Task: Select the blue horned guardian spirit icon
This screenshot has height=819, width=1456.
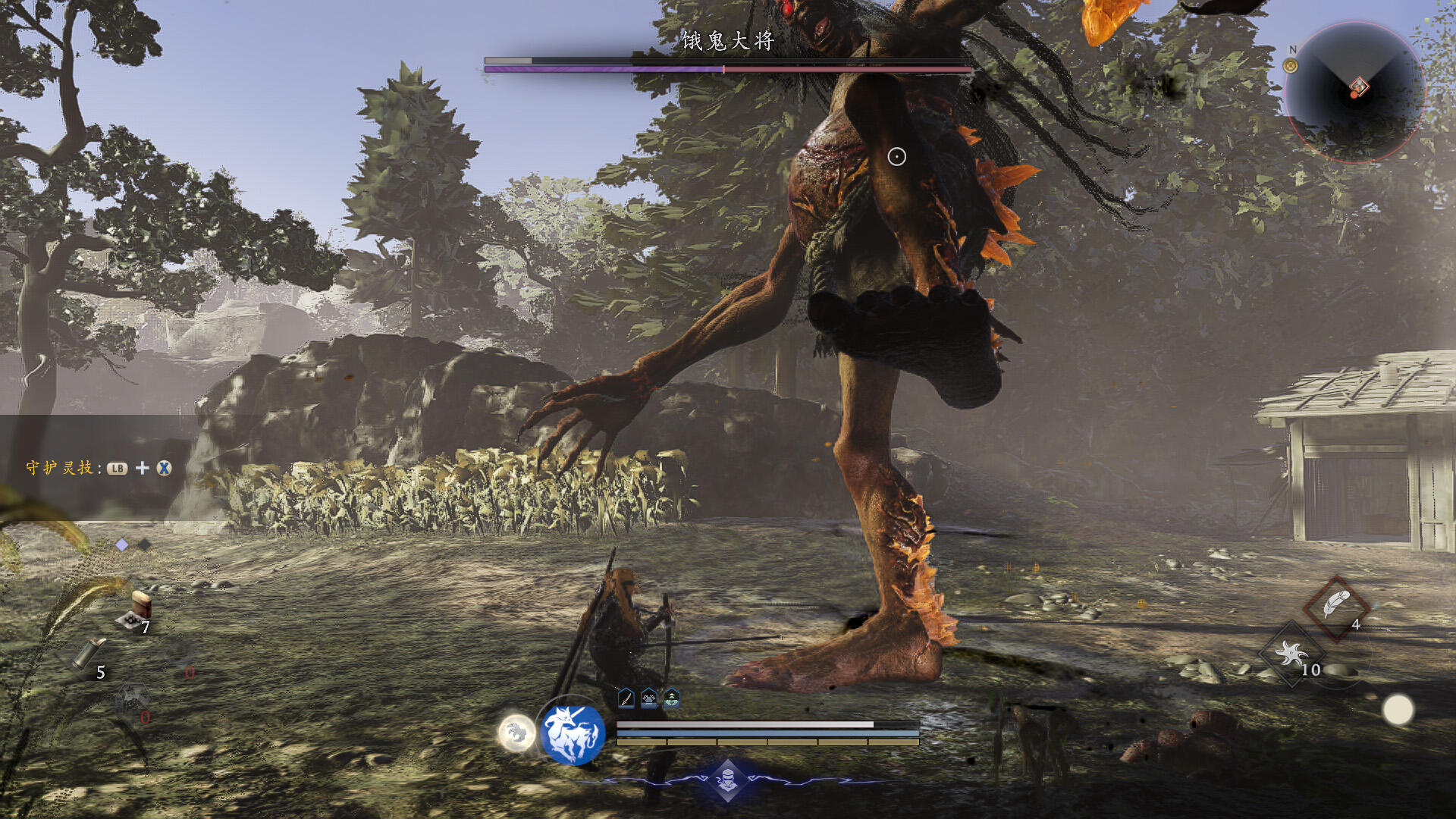Action: (x=573, y=734)
